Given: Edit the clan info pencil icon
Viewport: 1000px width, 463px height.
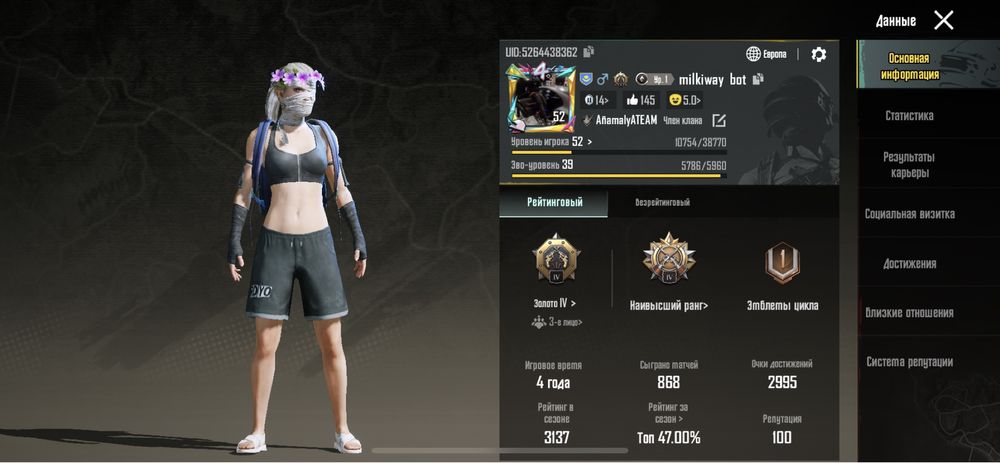Looking at the screenshot, I should click(x=719, y=120).
